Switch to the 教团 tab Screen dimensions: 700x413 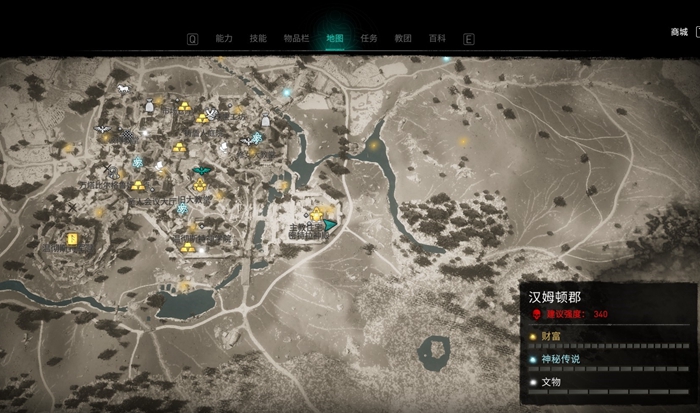[403, 39]
